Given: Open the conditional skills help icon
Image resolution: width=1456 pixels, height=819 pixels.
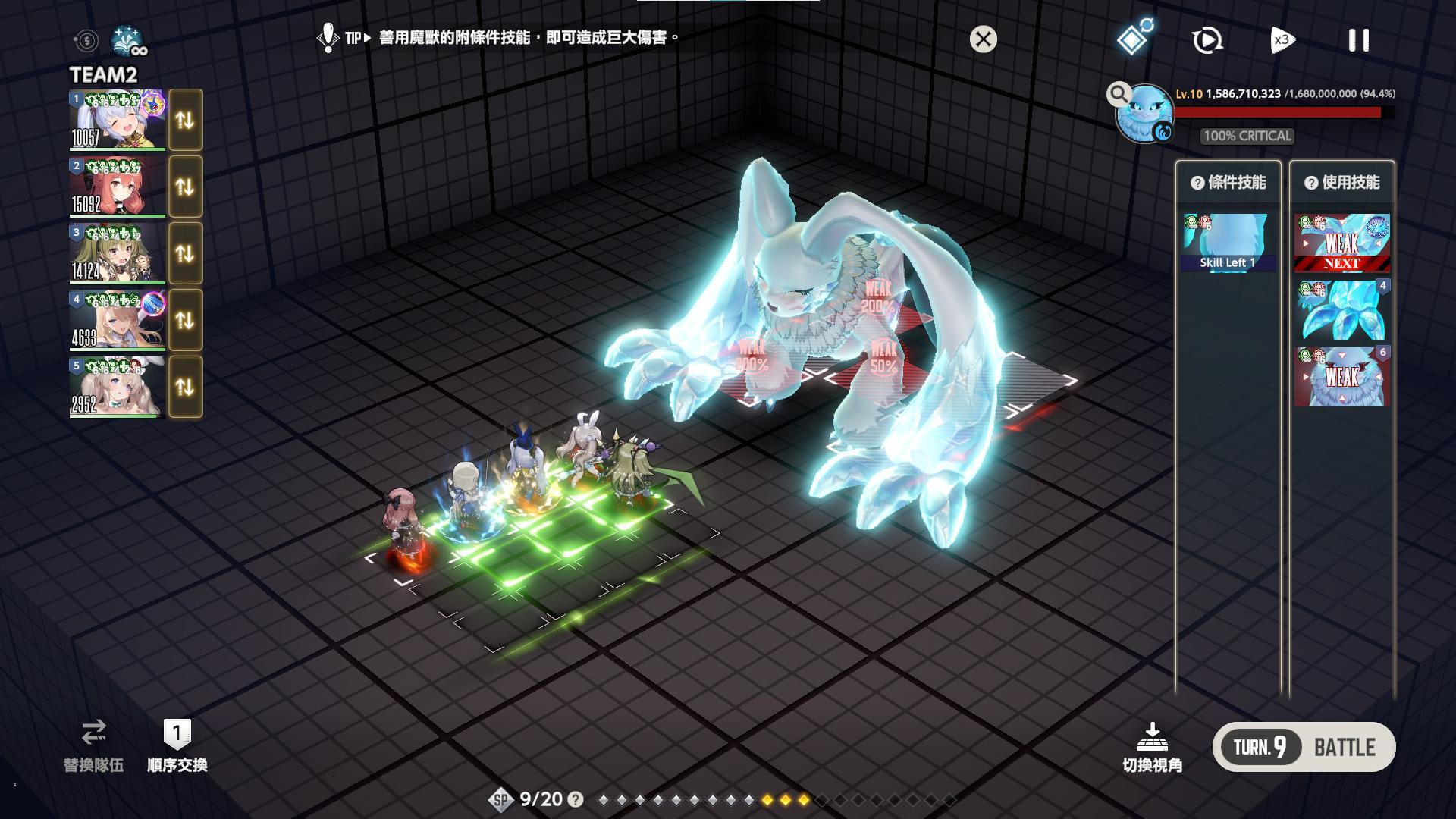Looking at the screenshot, I should (1197, 183).
